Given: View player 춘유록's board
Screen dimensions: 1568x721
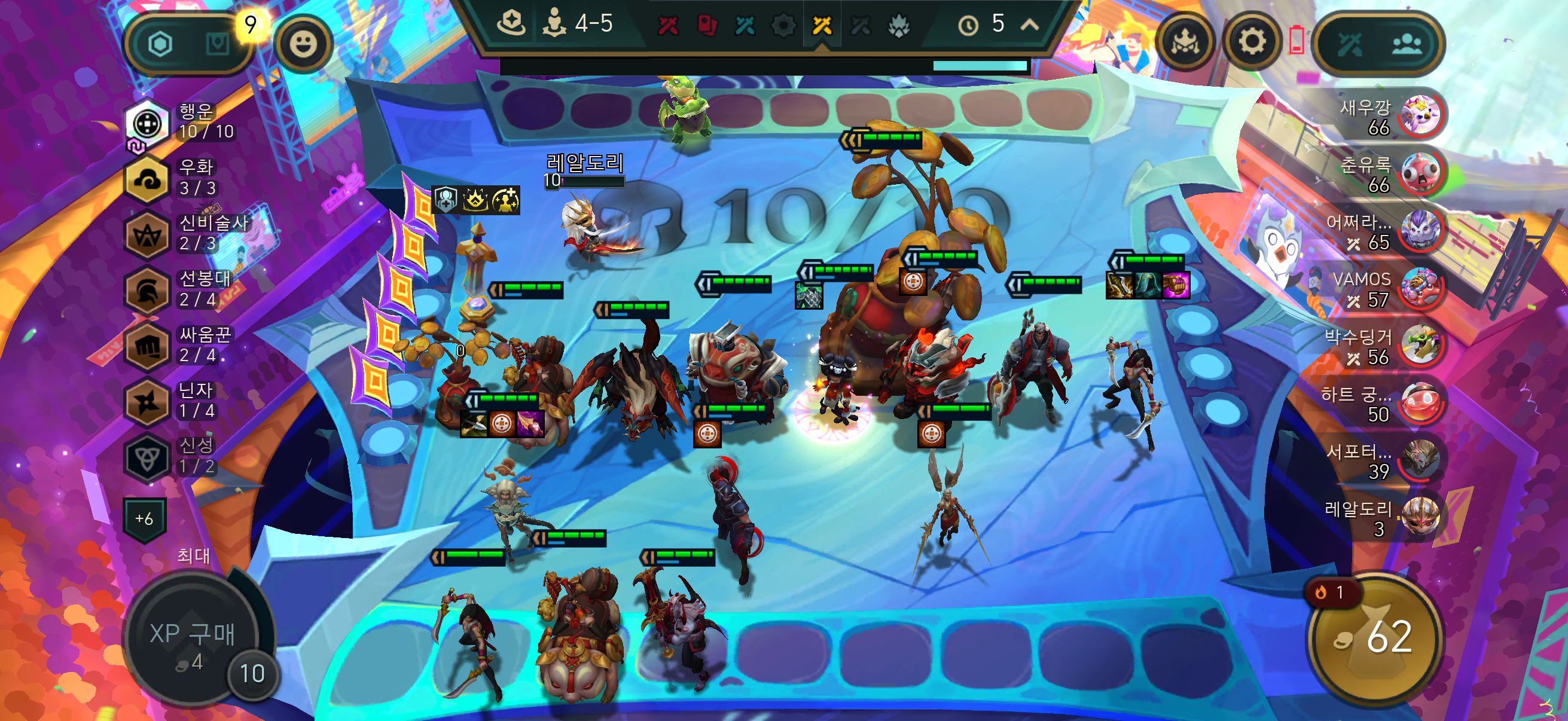Looking at the screenshot, I should [1421, 172].
